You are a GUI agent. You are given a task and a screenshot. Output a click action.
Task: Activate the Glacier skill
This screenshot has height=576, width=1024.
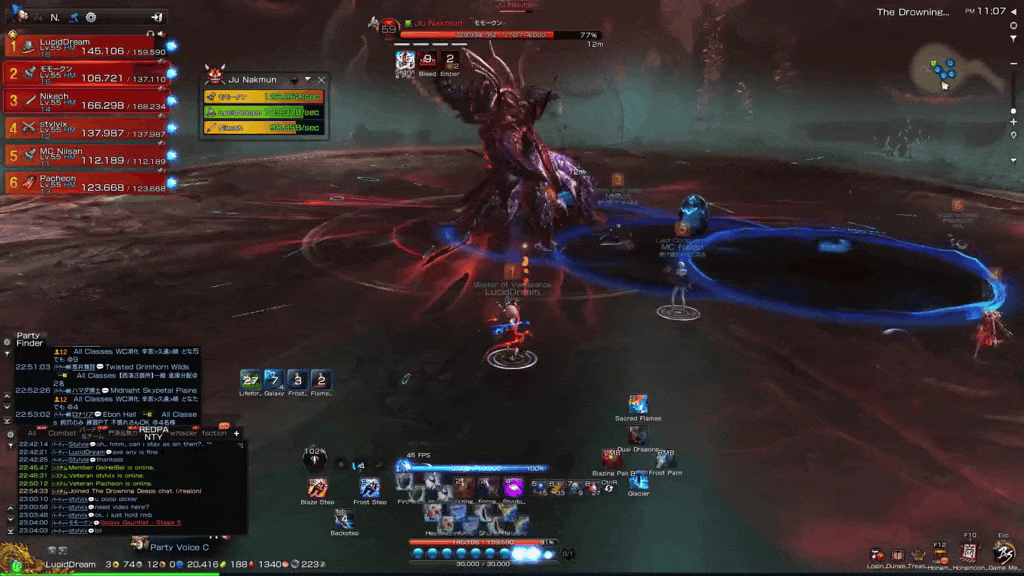click(x=637, y=482)
